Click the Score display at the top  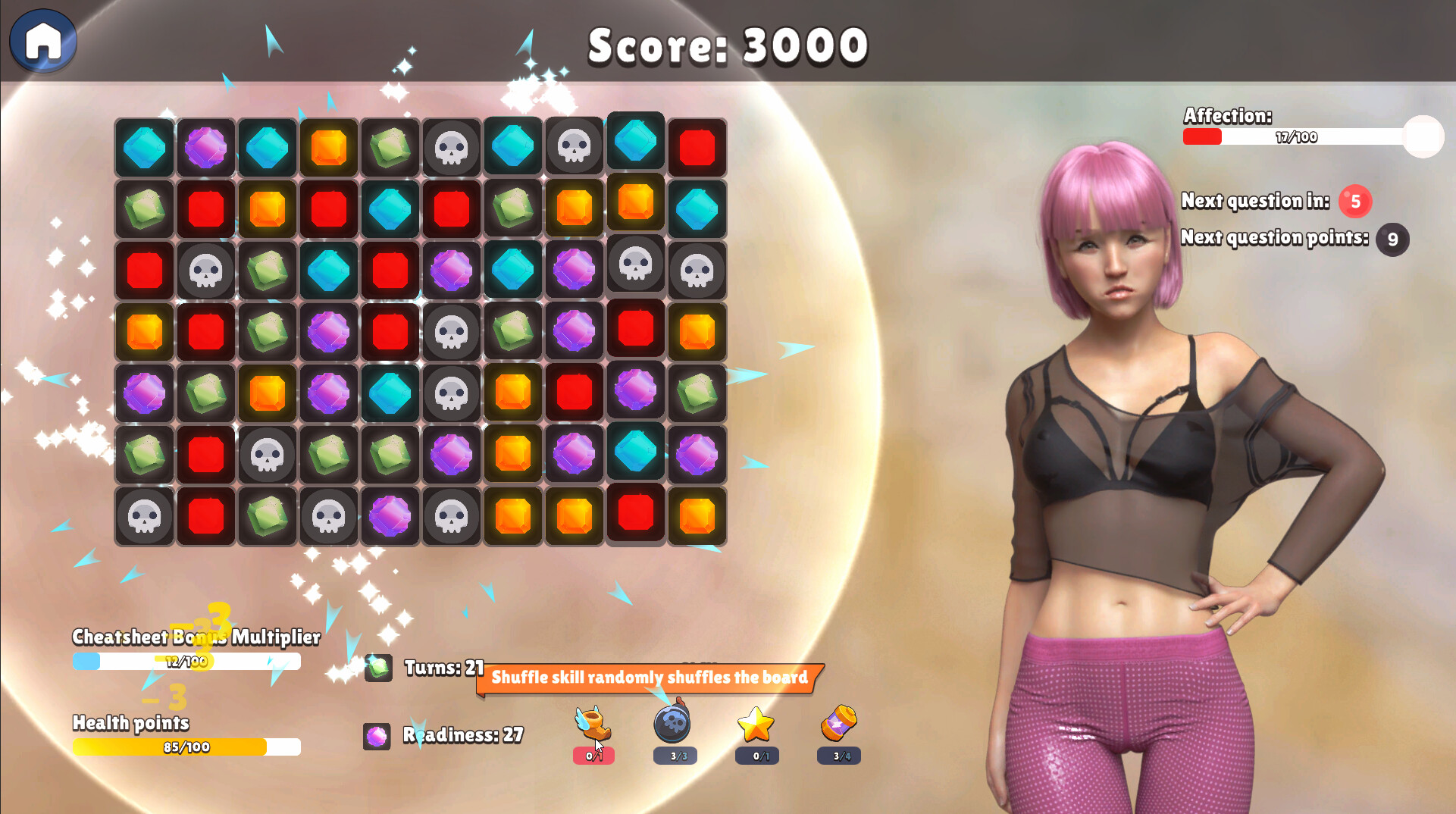point(727,44)
